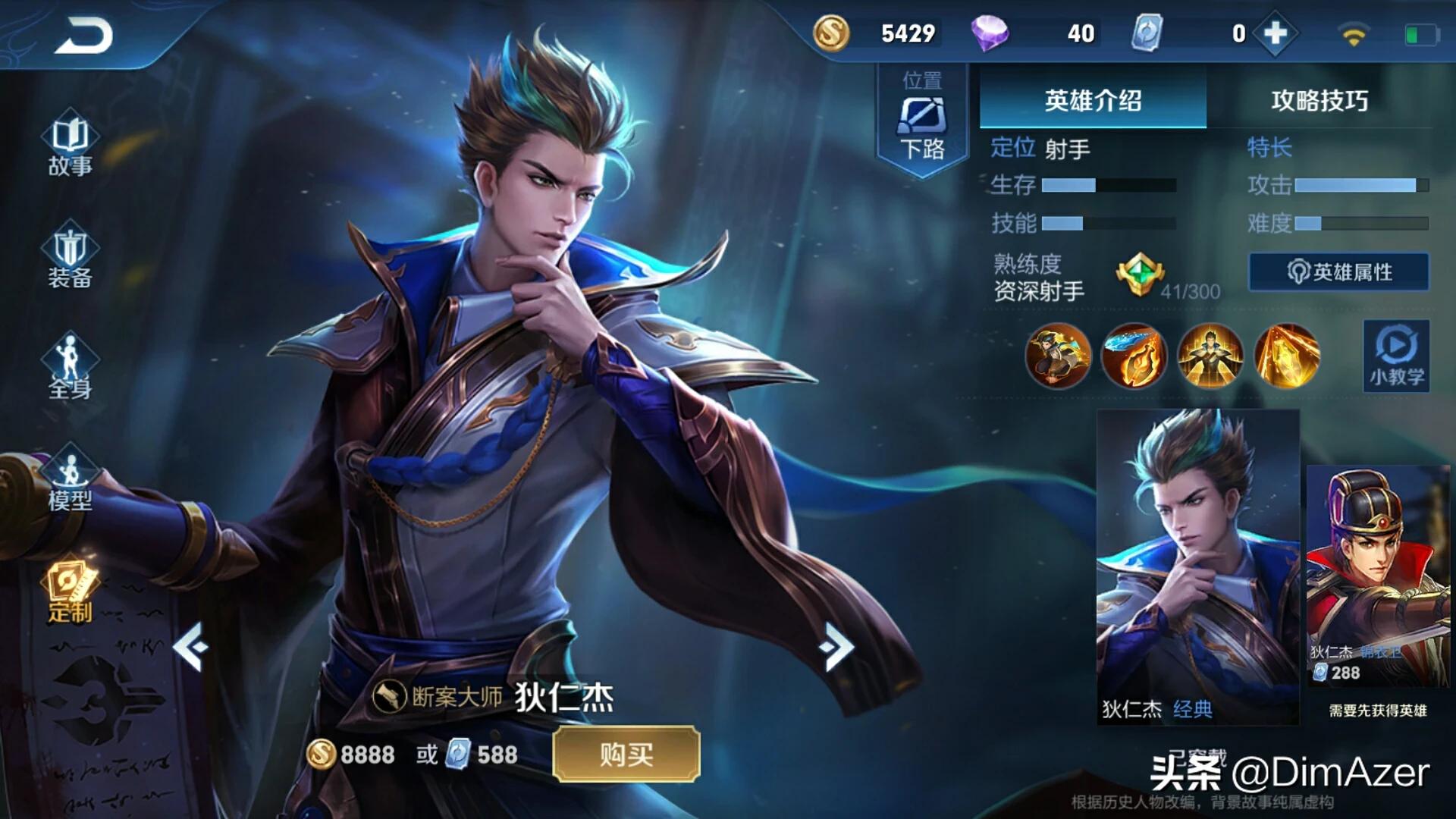
Task: Buy the hero with the 购买 button
Action: coord(626,754)
